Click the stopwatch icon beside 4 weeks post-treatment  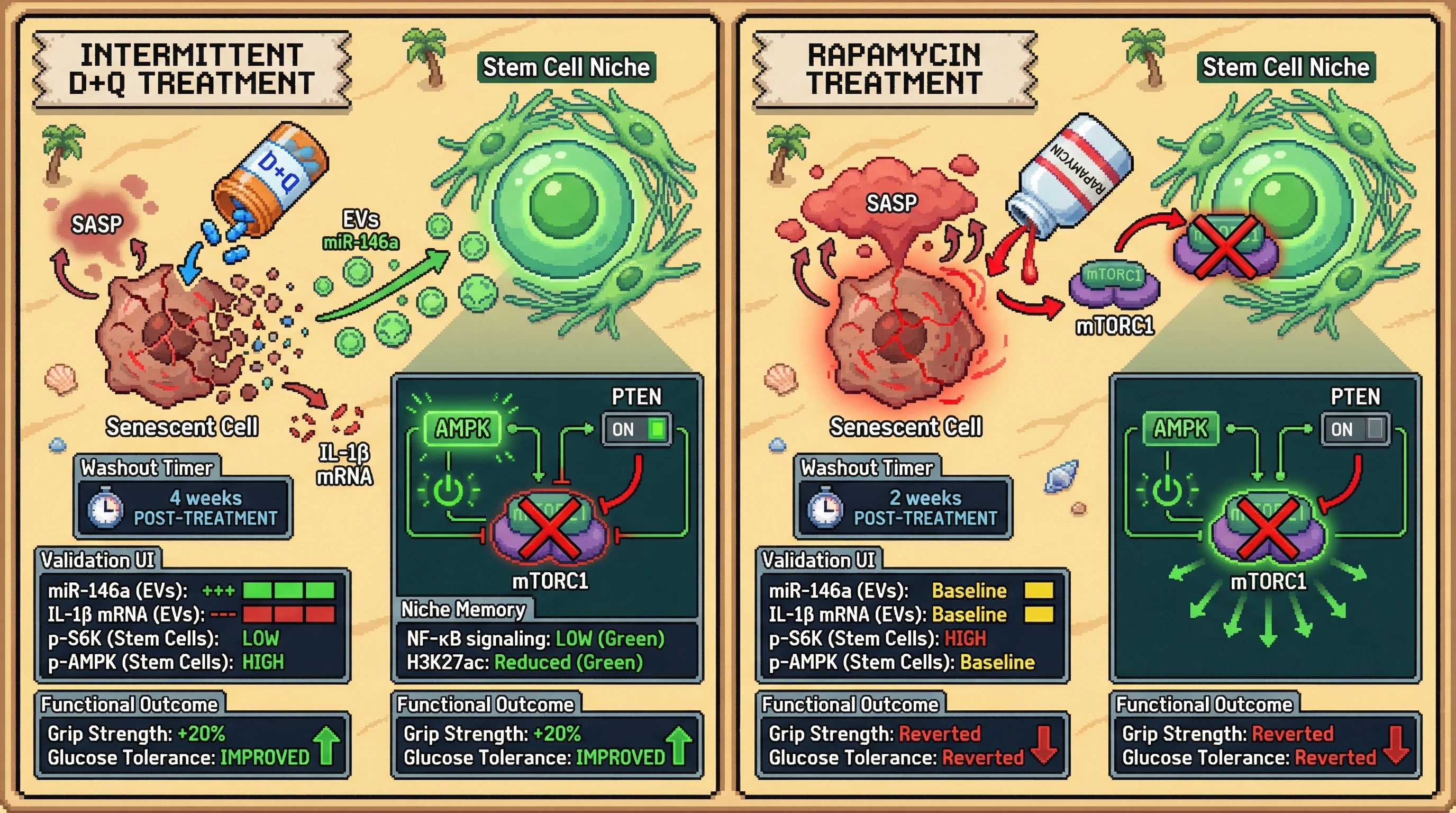tap(105, 508)
